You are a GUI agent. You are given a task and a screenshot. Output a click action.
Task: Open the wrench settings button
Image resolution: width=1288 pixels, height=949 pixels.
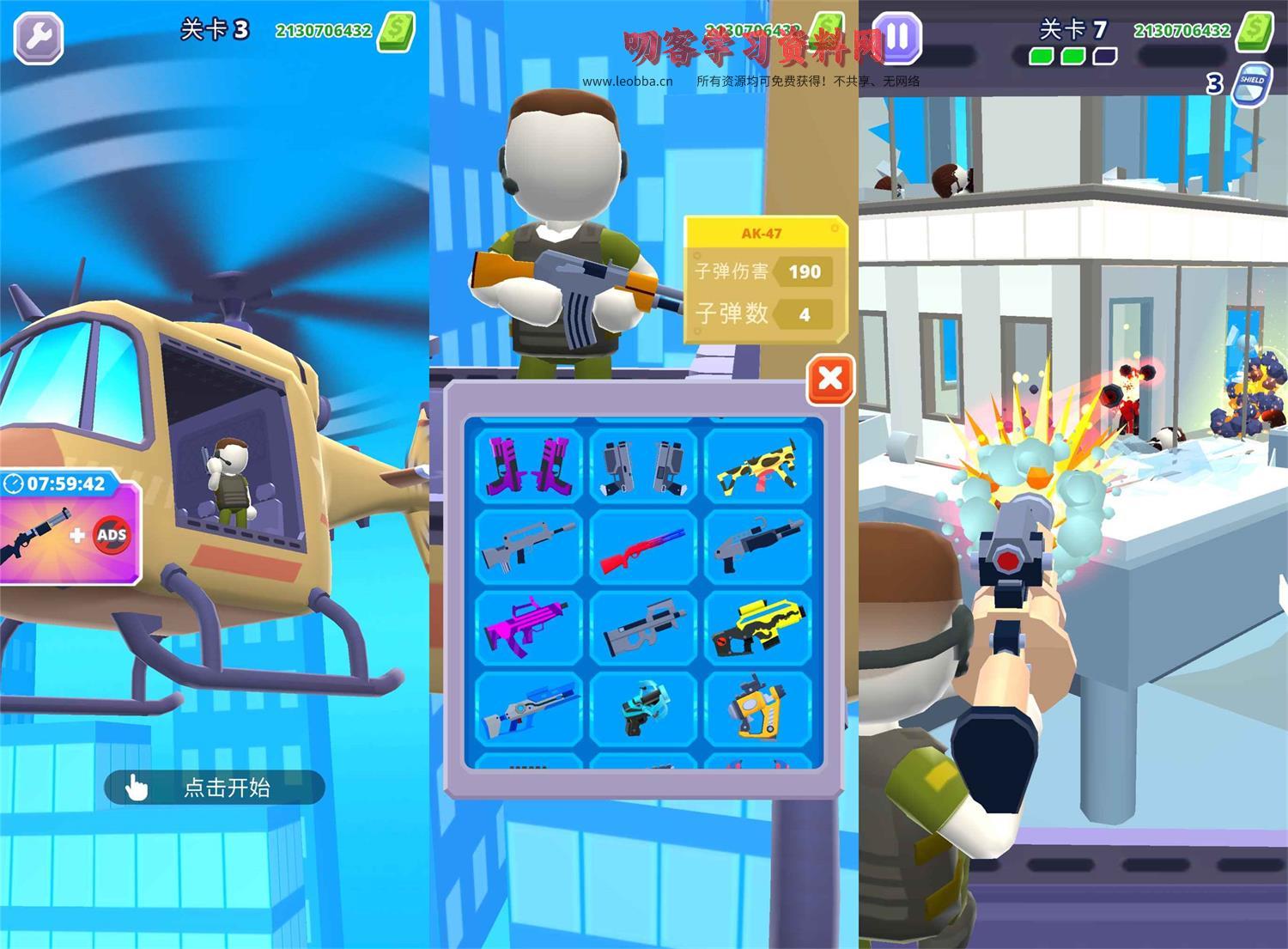click(x=39, y=38)
